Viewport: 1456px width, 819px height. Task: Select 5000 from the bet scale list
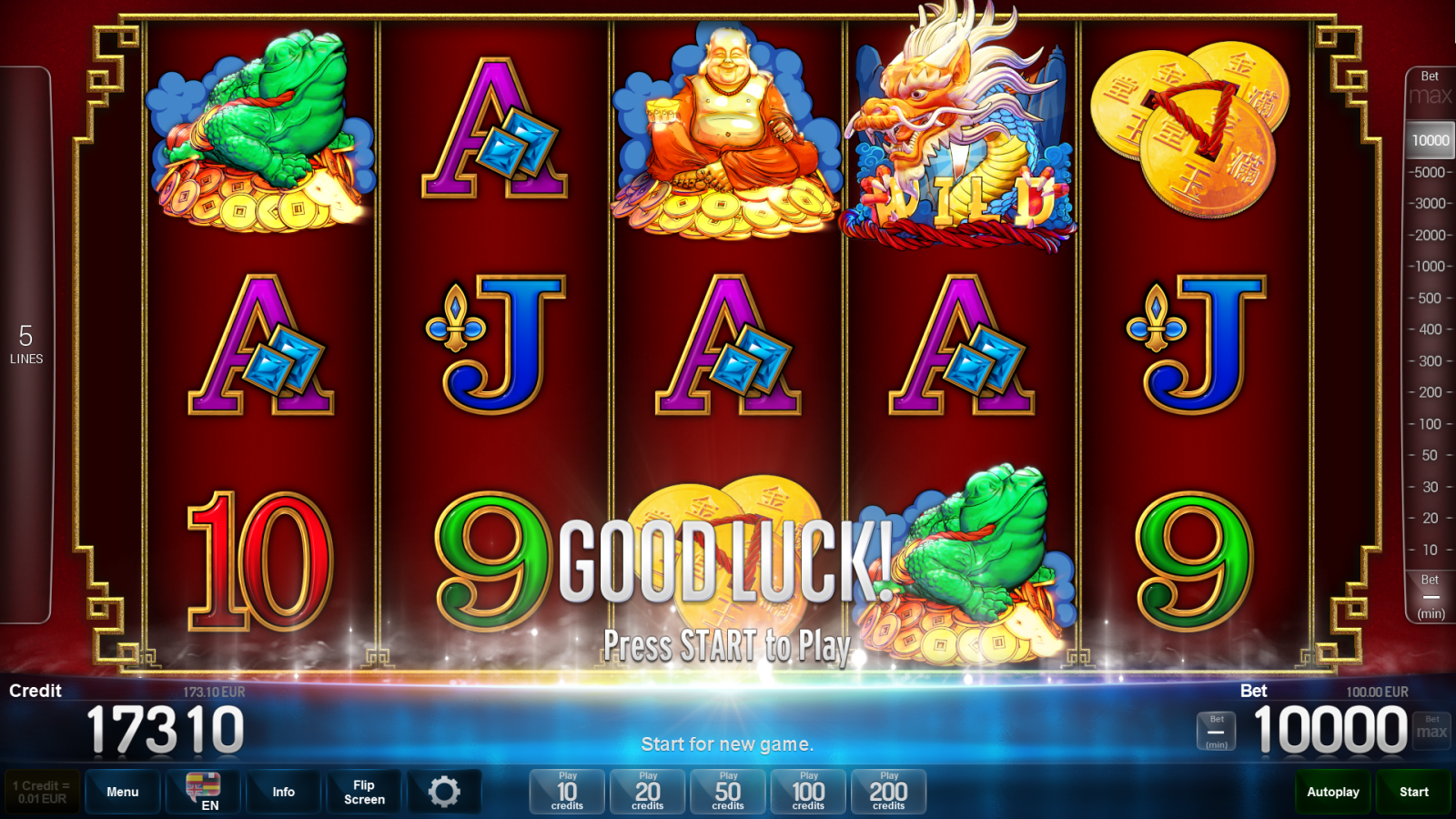coord(1428,171)
